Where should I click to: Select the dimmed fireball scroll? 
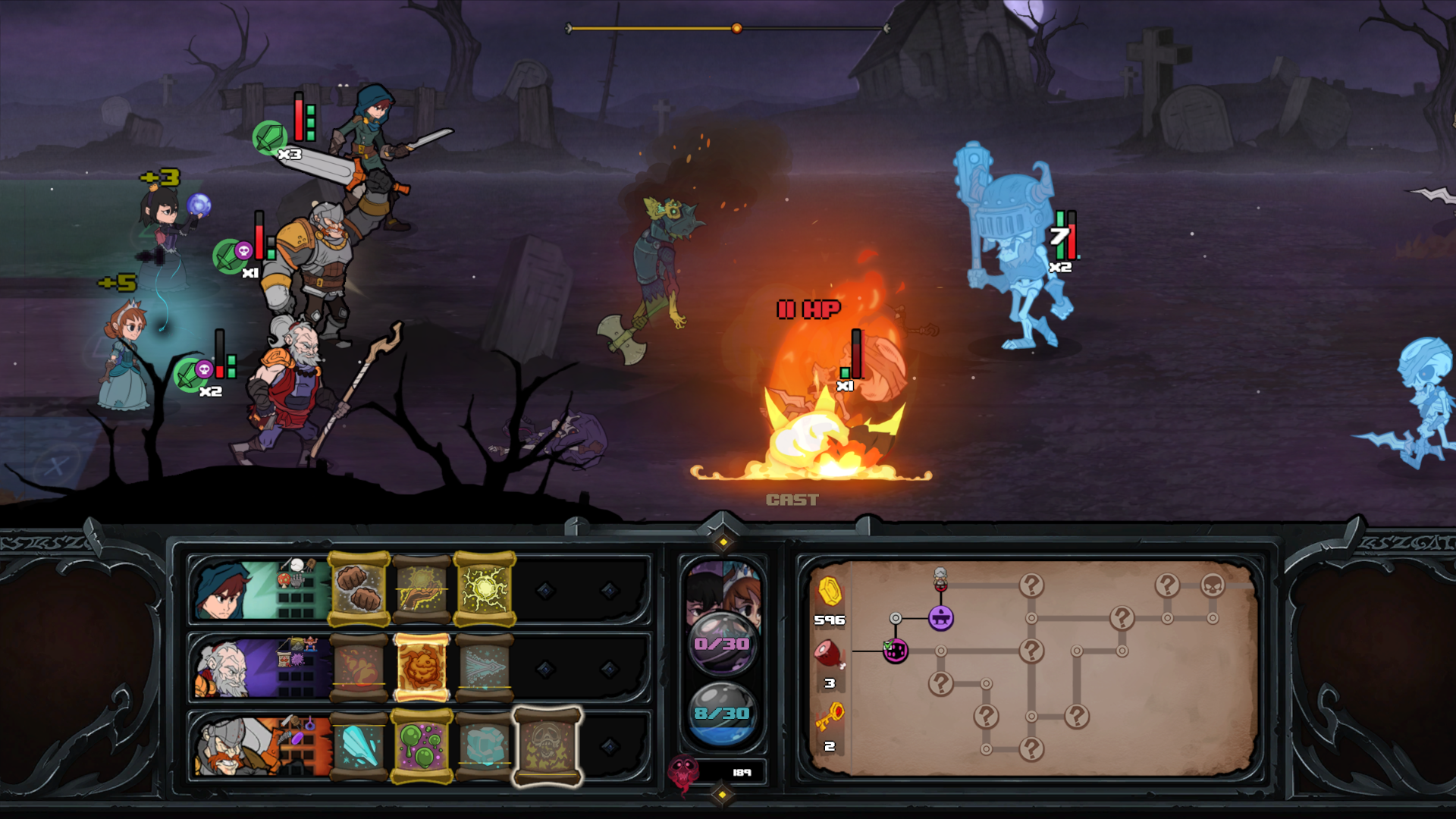[359, 667]
